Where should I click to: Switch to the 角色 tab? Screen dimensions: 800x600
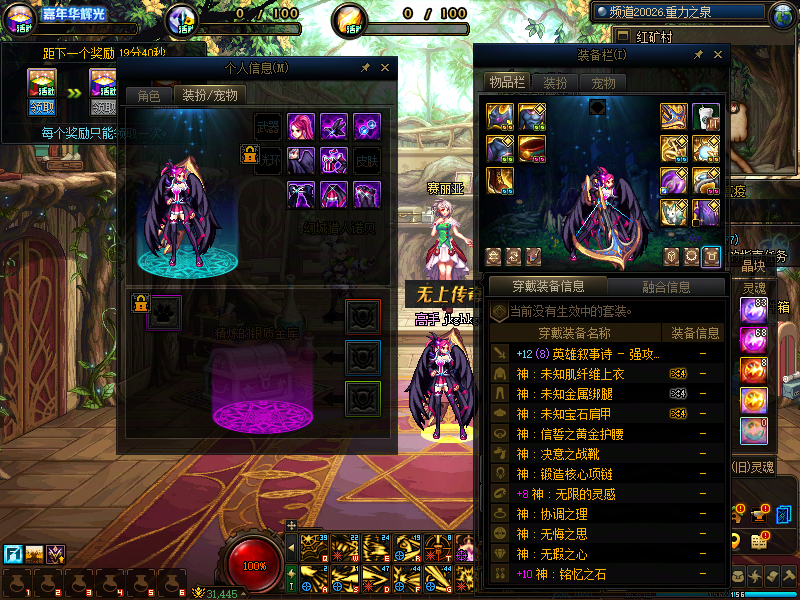148,96
